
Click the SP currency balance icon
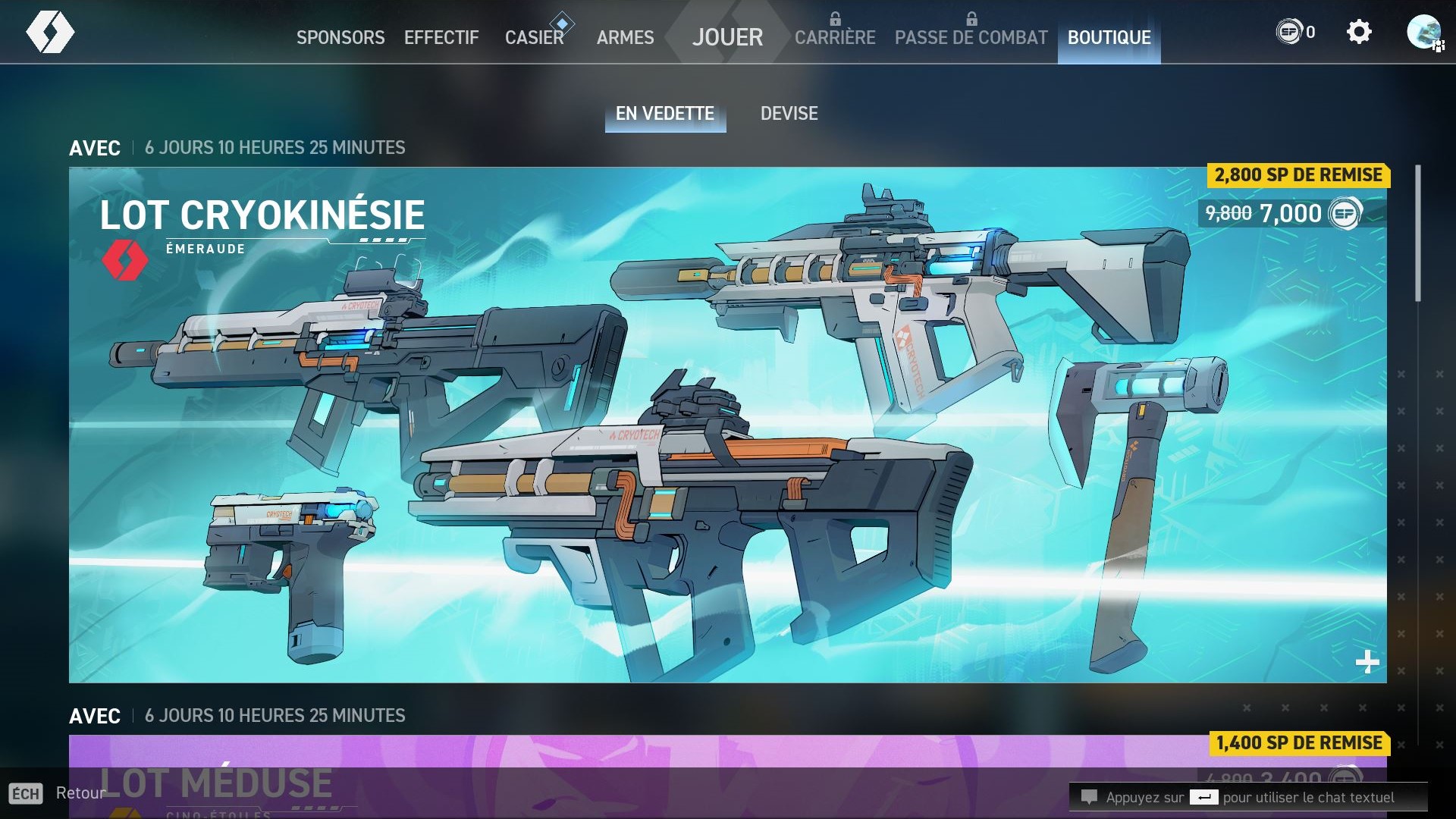[1289, 32]
